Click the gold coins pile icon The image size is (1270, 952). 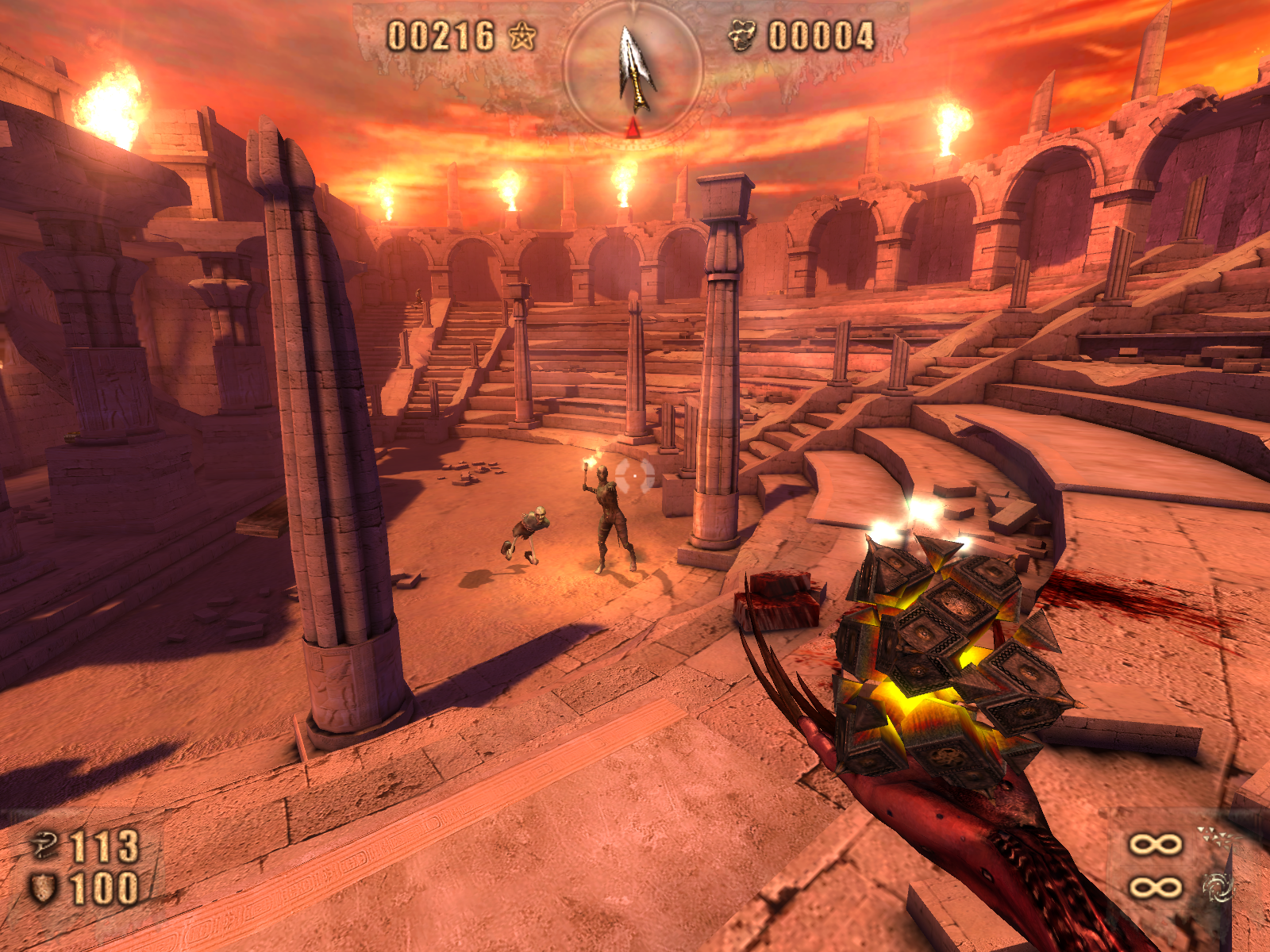tap(742, 36)
